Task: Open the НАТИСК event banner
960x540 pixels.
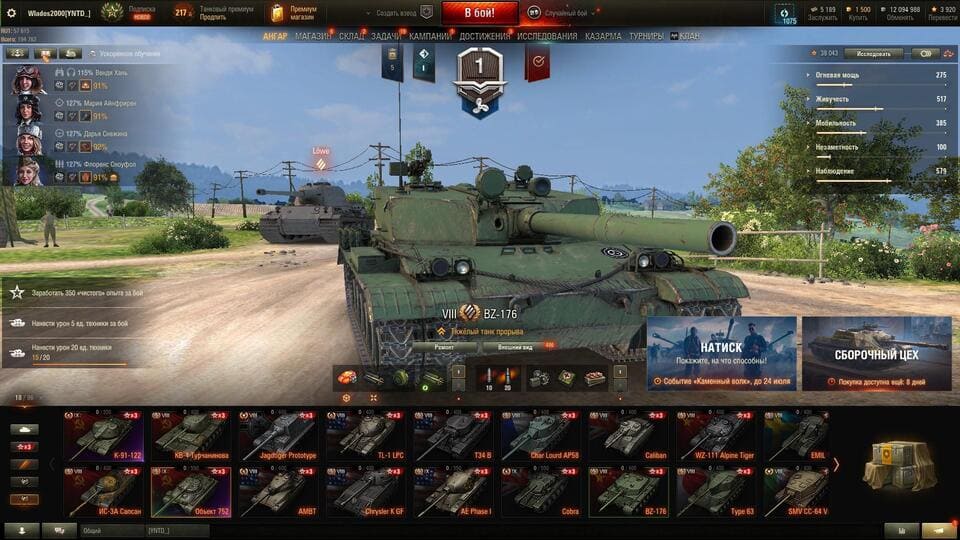Action: pyautogui.click(x=721, y=353)
